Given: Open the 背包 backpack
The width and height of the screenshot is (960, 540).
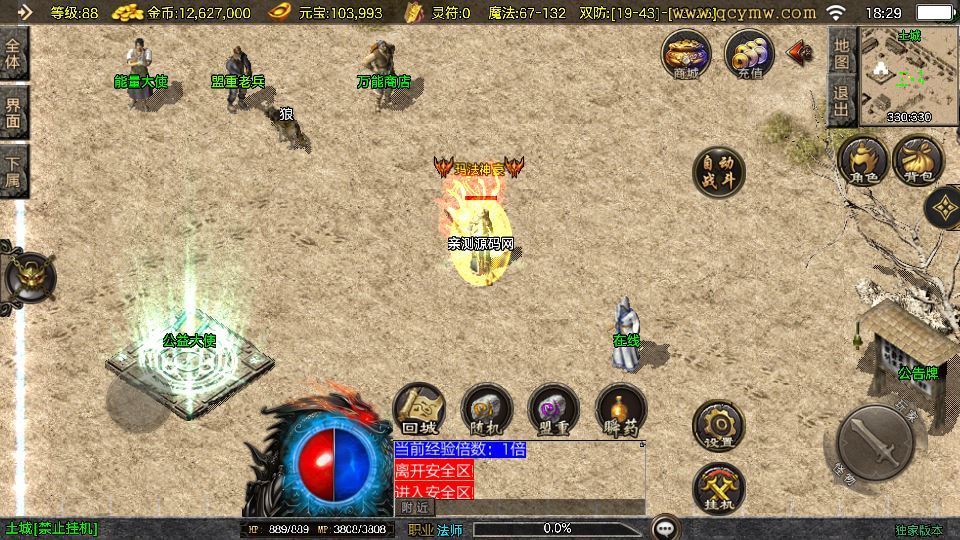Looking at the screenshot, I should coord(918,162).
